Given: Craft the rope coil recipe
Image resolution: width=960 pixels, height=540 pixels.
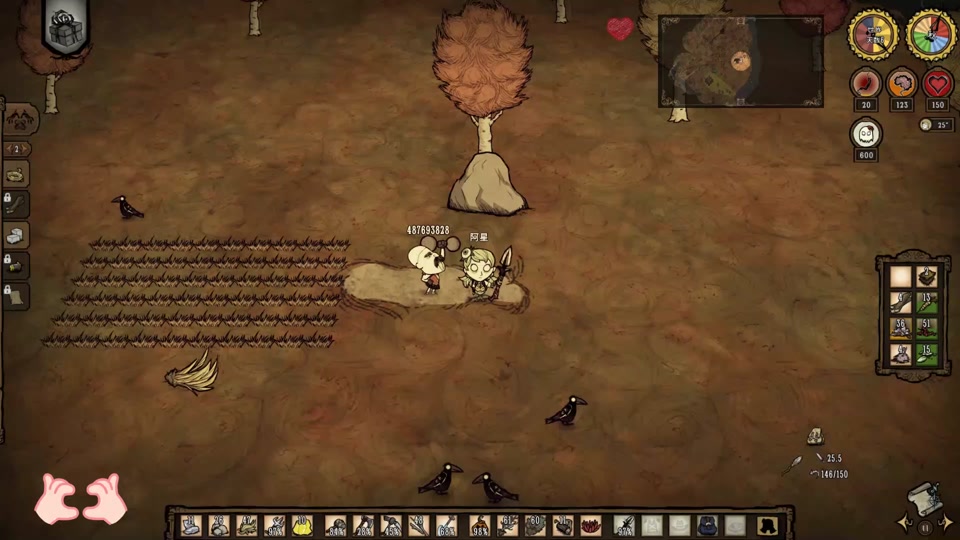Looking at the screenshot, I should [x=17, y=174].
